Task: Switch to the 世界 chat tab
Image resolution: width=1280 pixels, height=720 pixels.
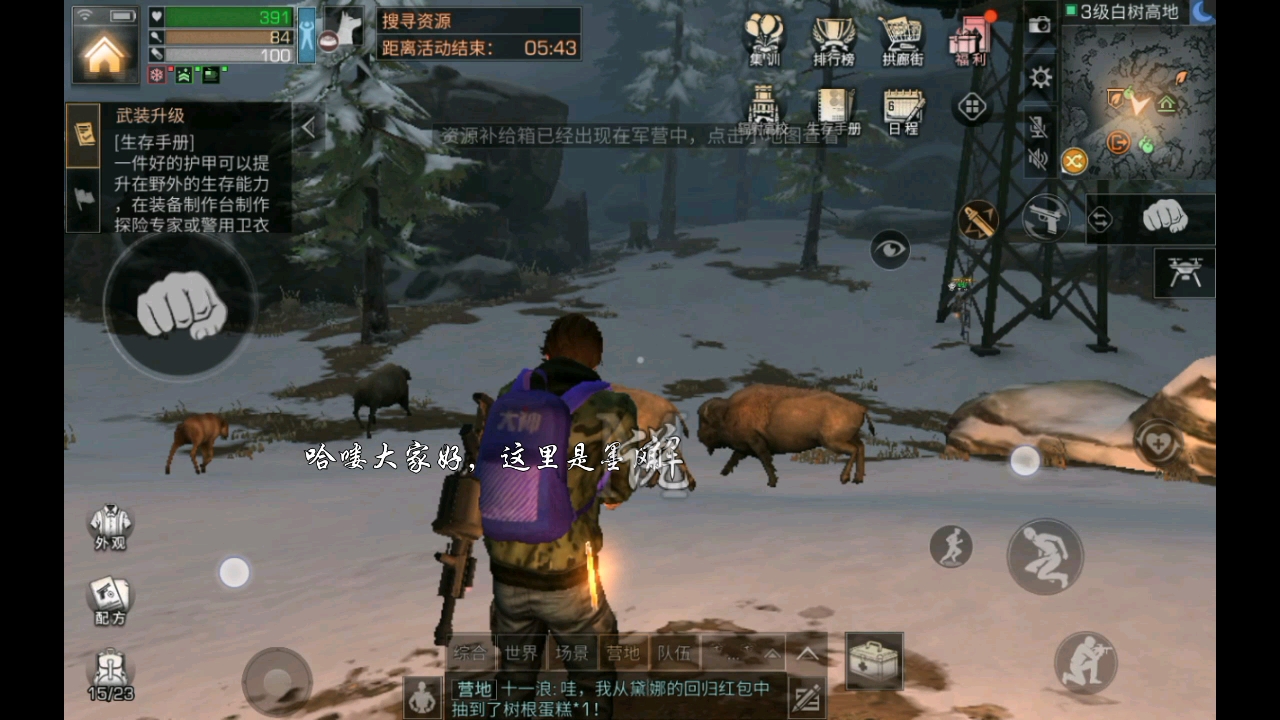Action: (x=520, y=653)
